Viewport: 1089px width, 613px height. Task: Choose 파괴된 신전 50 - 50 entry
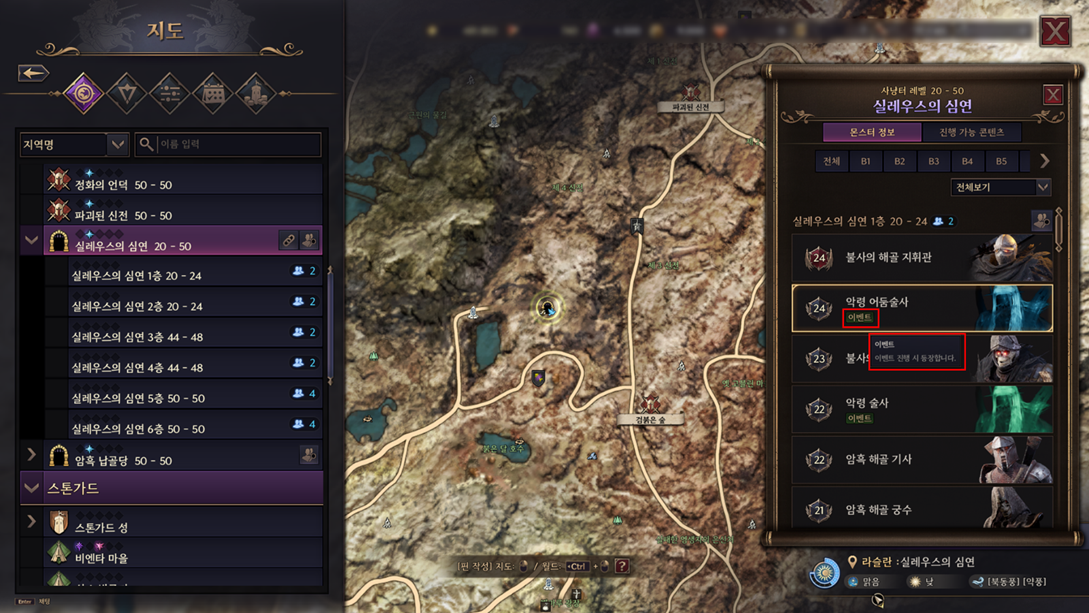click(123, 215)
